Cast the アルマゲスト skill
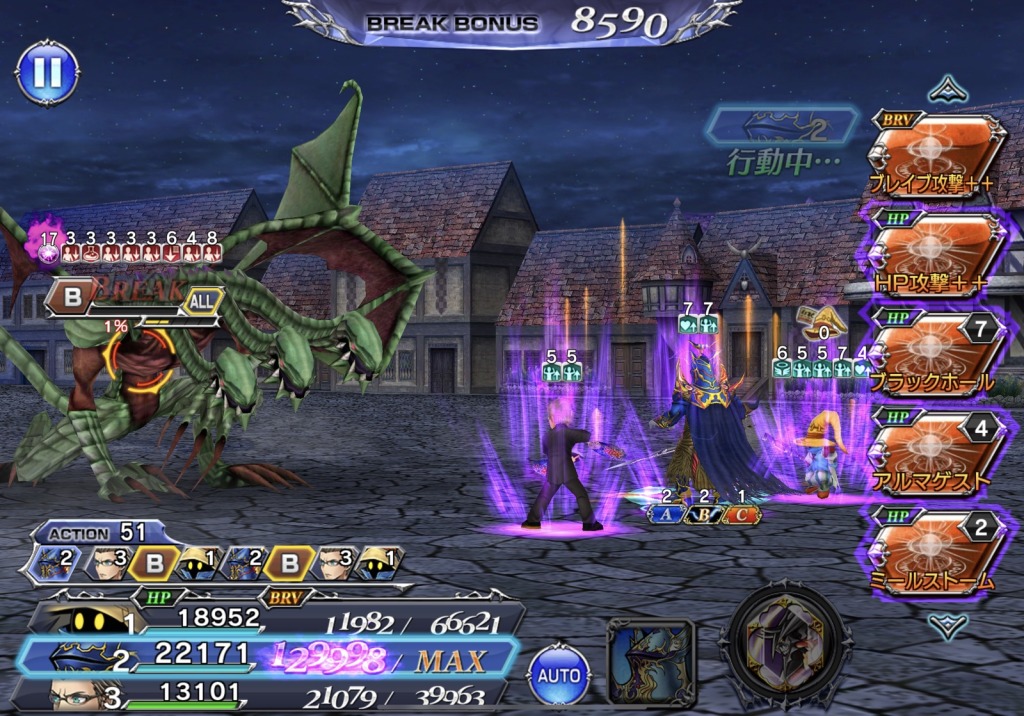The image size is (1024, 716). click(935, 451)
